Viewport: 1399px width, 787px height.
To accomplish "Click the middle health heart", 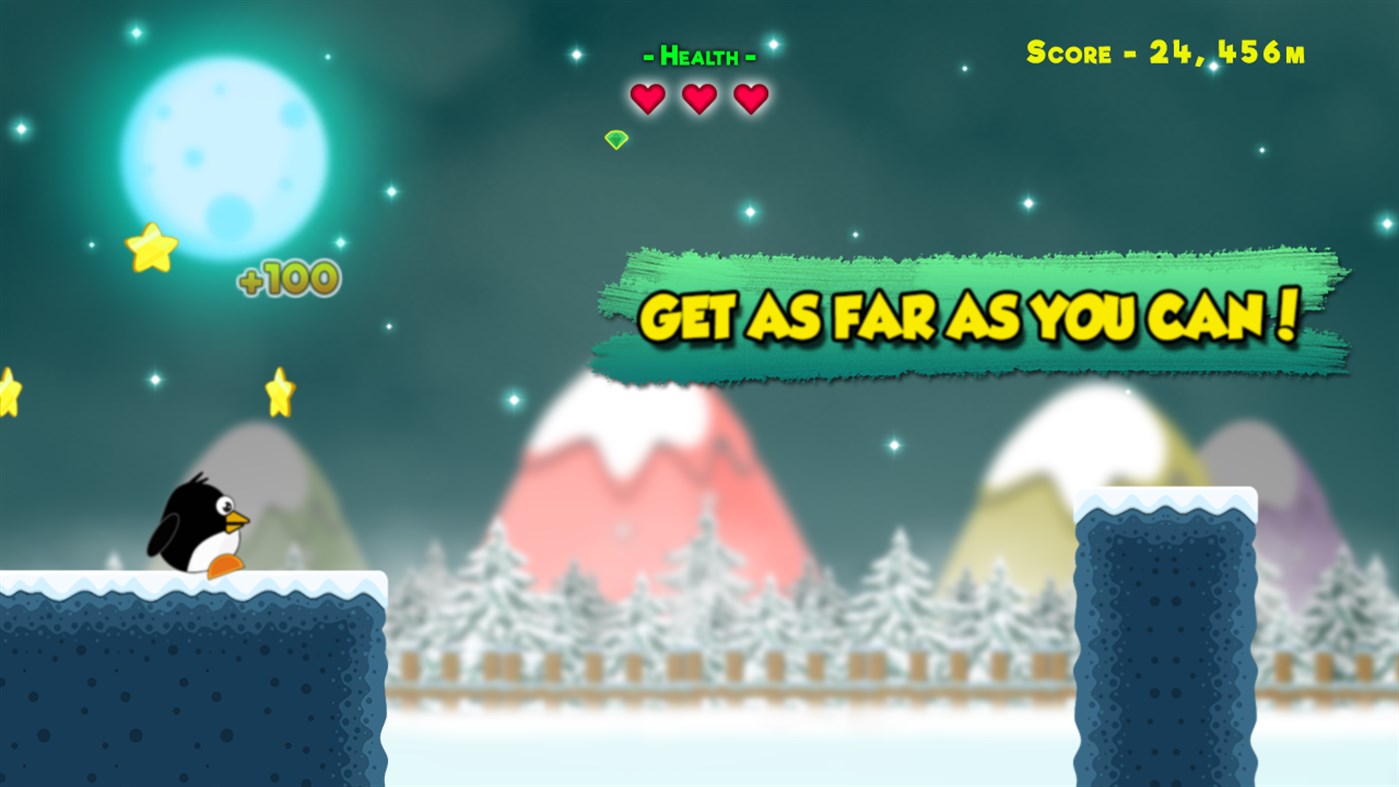I will click(700, 97).
